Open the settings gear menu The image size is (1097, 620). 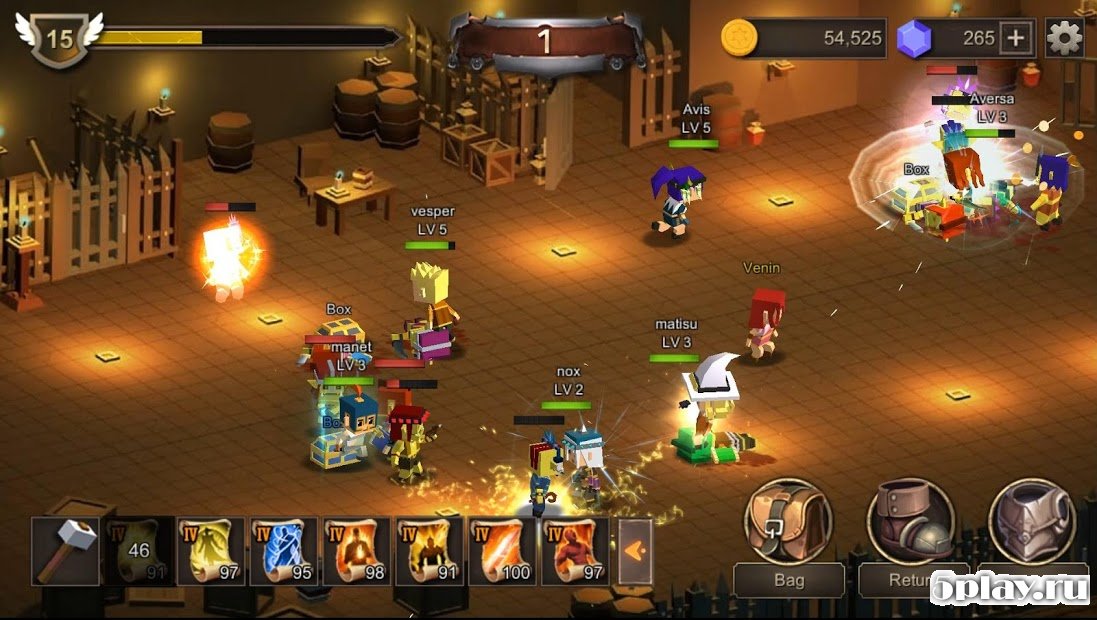[x=1064, y=38]
